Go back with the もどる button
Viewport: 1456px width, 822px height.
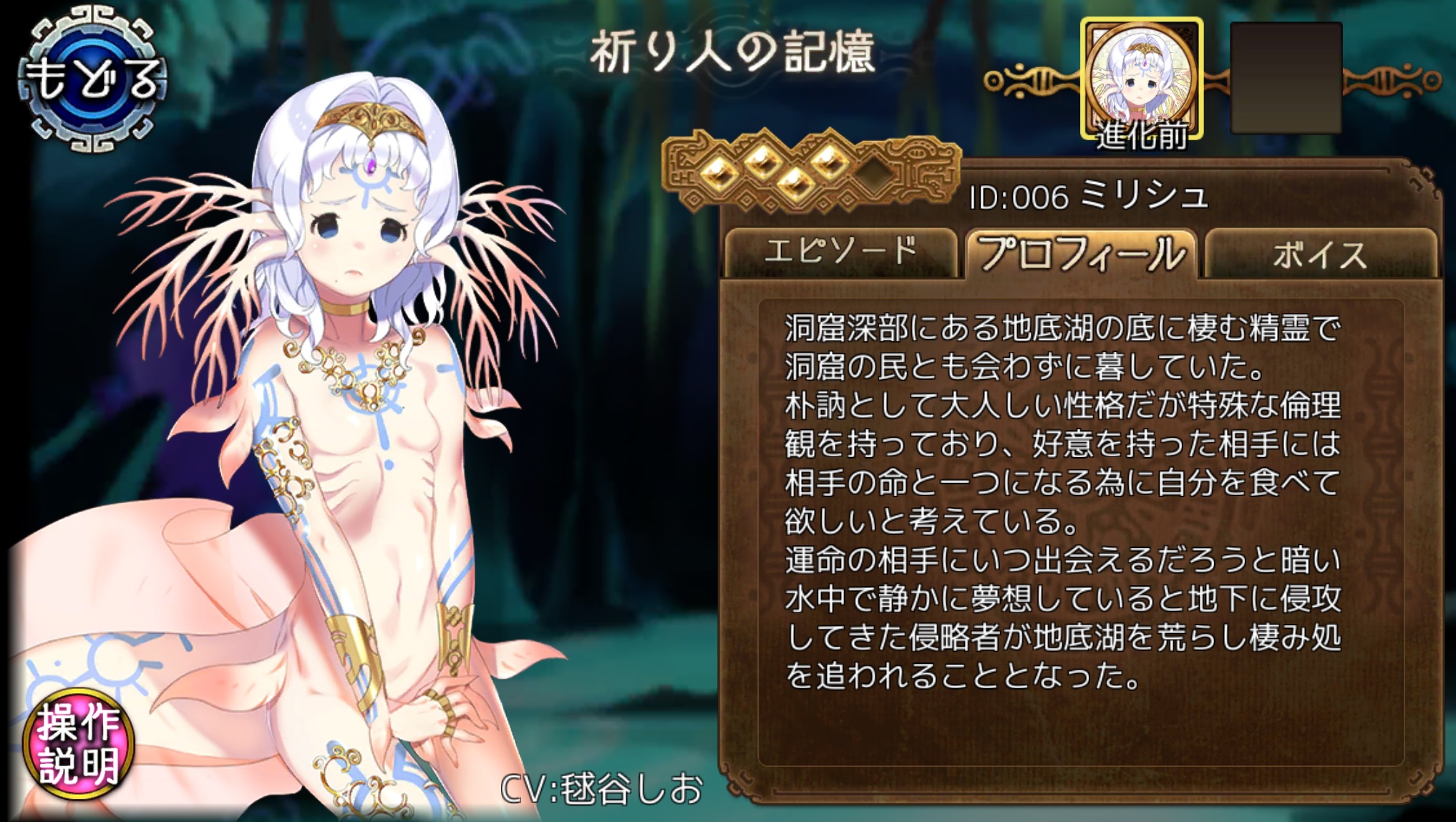point(93,79)
